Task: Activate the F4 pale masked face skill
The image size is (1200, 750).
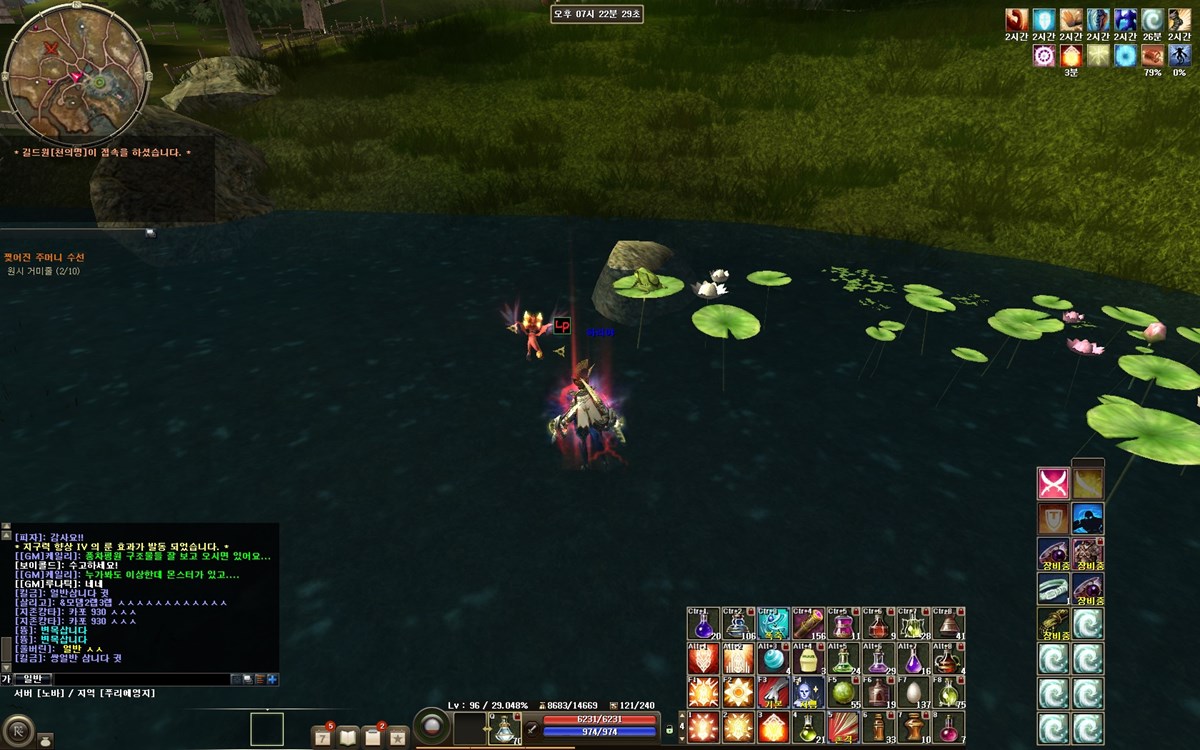Action: pos(808,693)
